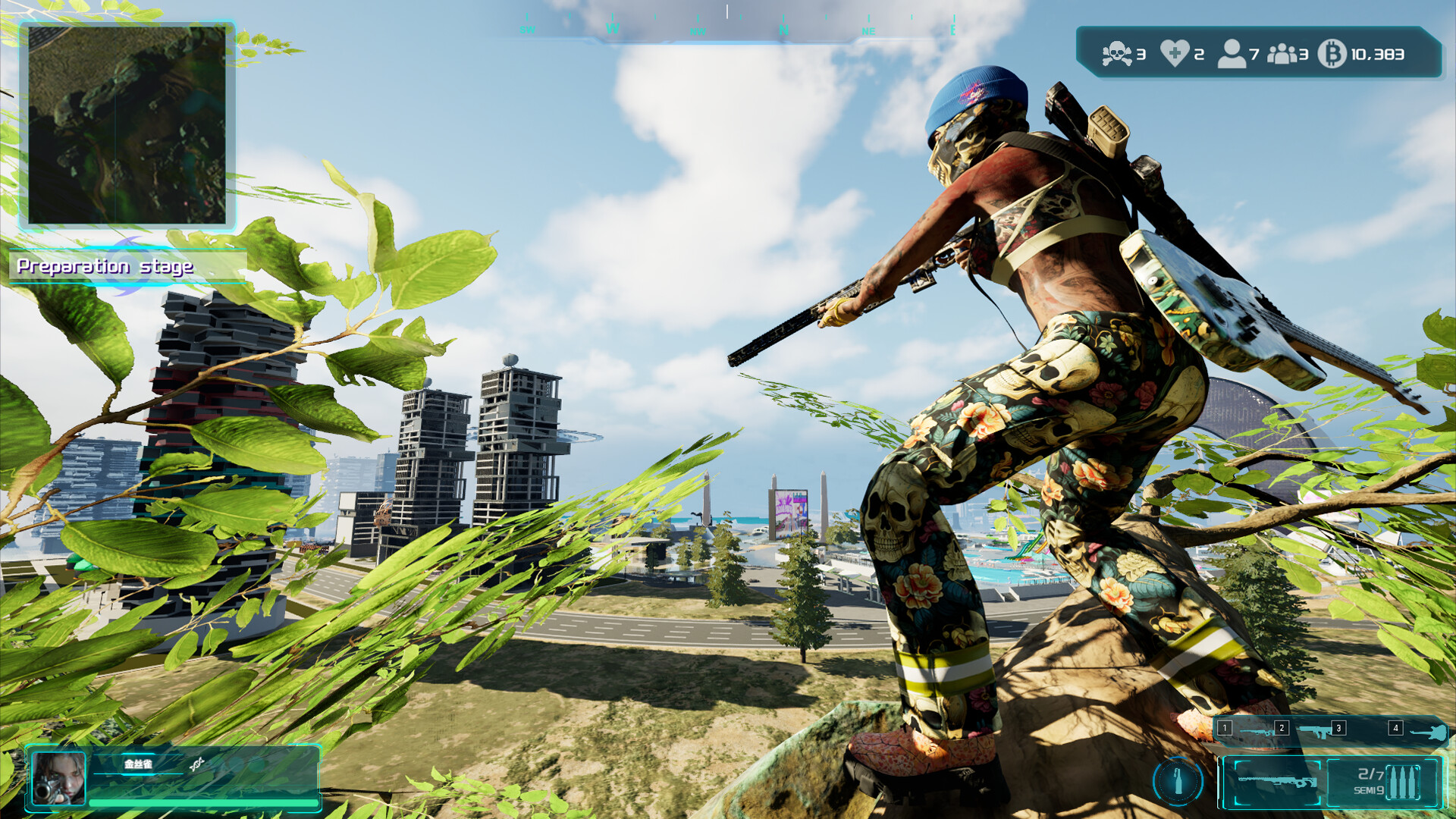The height and width of the screenshot is (819, 1456).
Task: Open the minimap
Action: click(127, 125)
